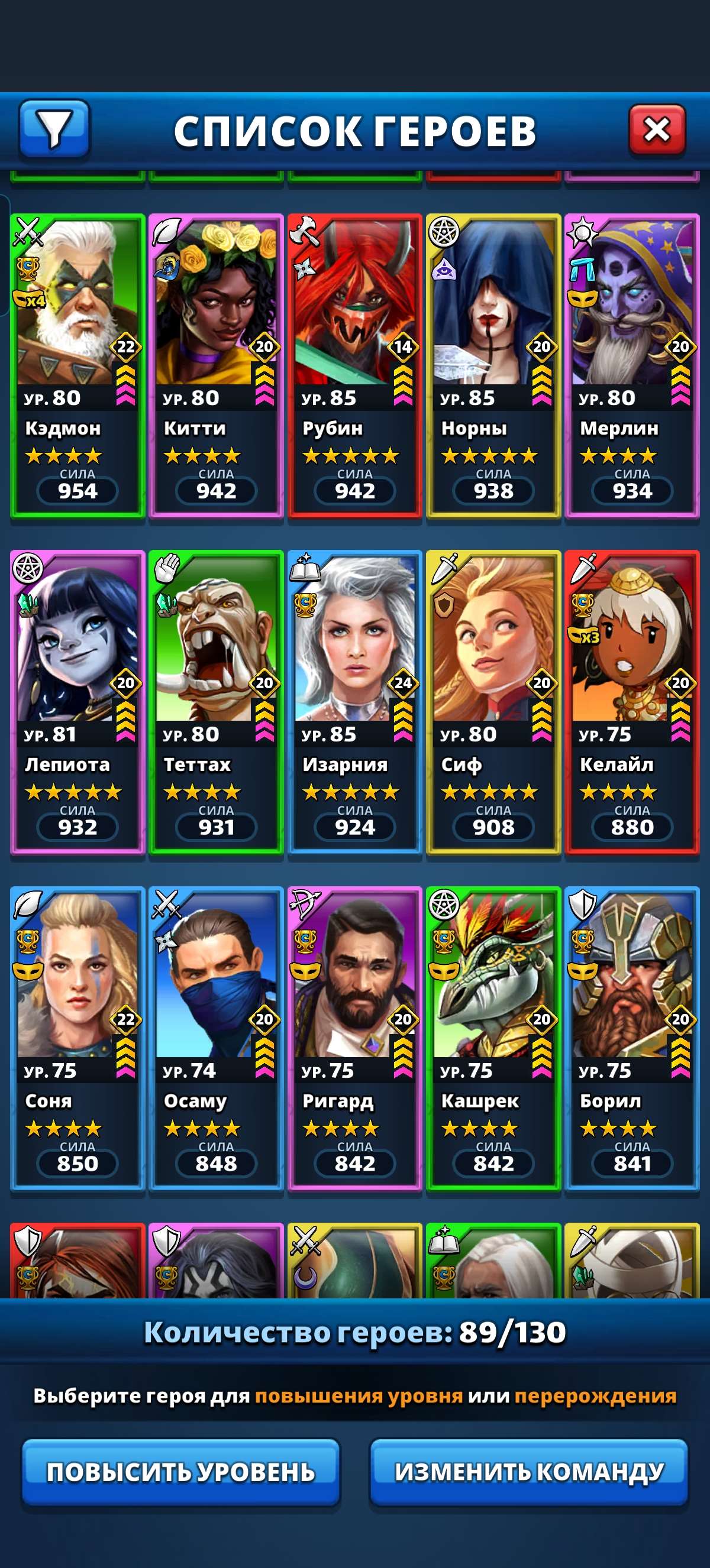Choose the Соня hero card

coord(78,1038)
